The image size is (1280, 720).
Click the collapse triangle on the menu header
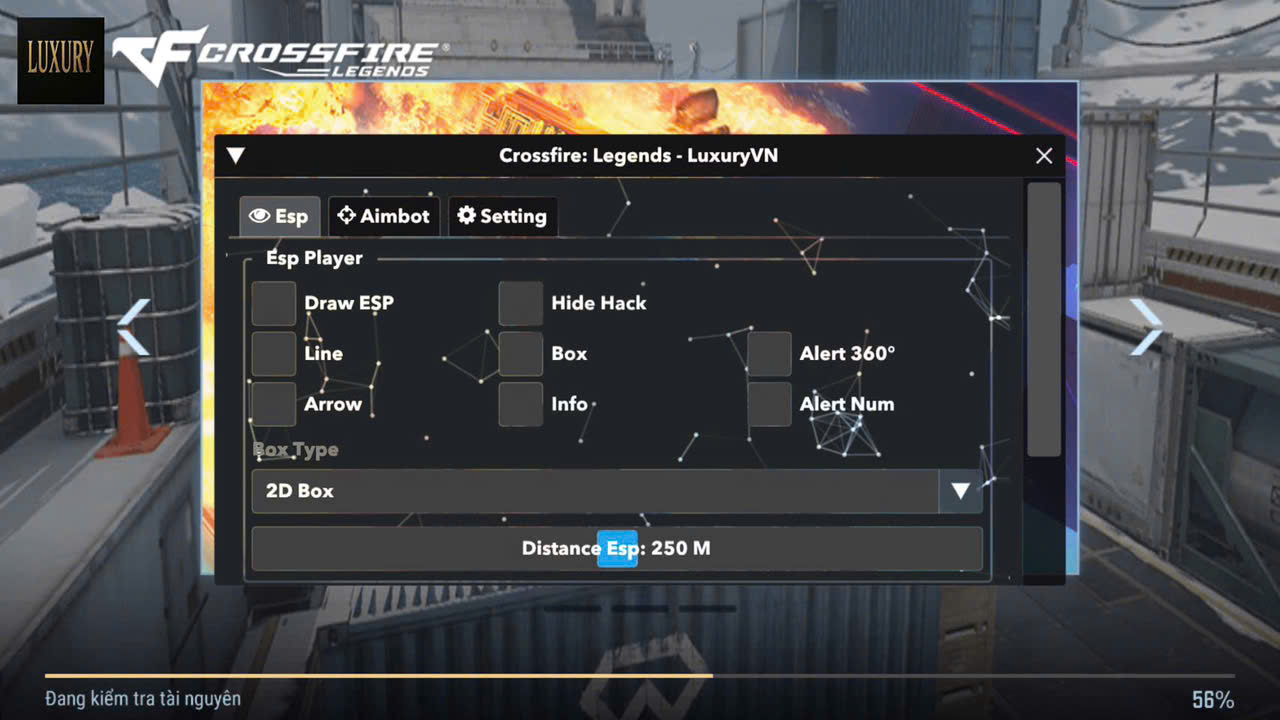click(236, 155)
